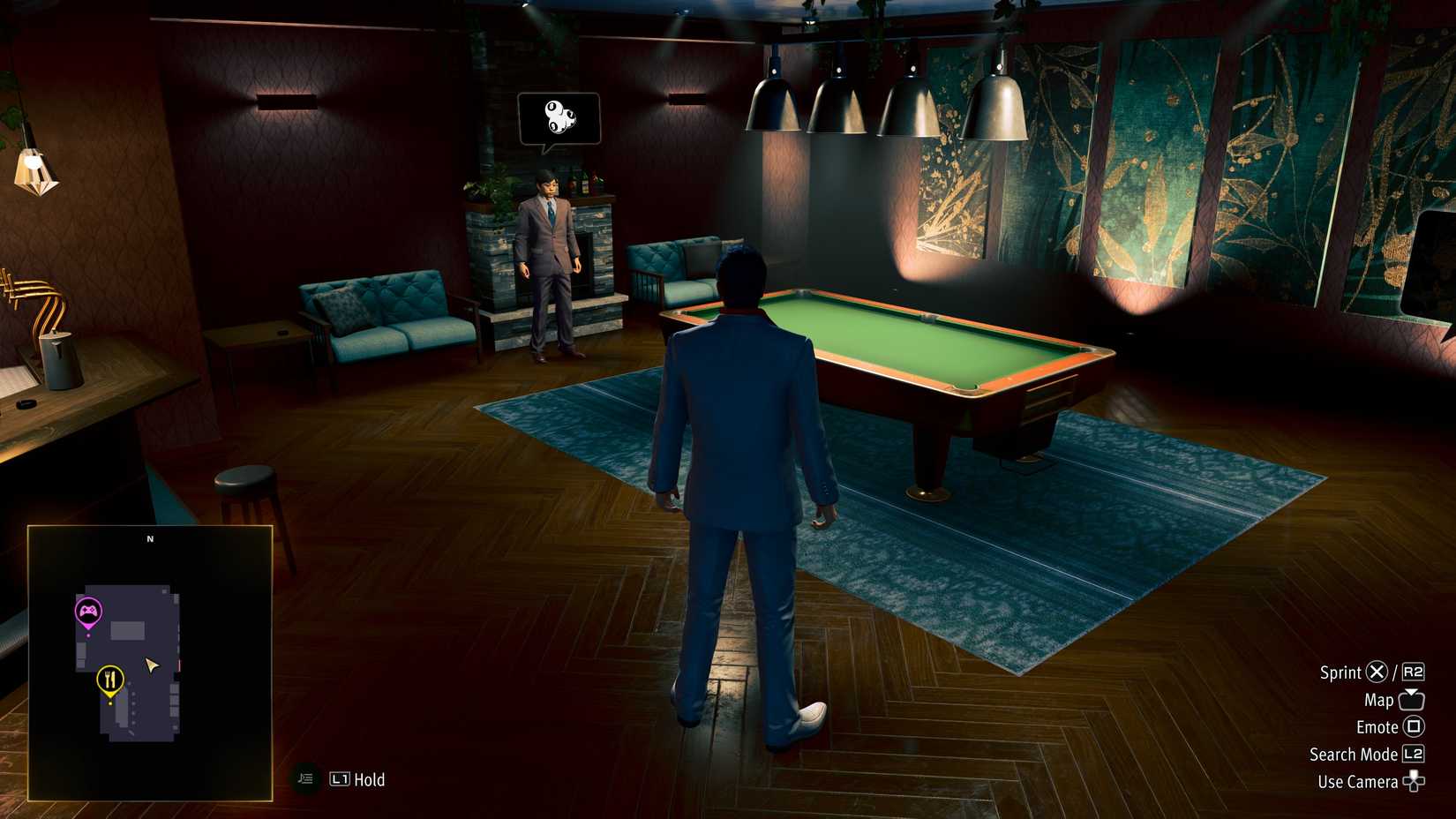Click the d-pad icon beside Use Camera

point(1415,782)
